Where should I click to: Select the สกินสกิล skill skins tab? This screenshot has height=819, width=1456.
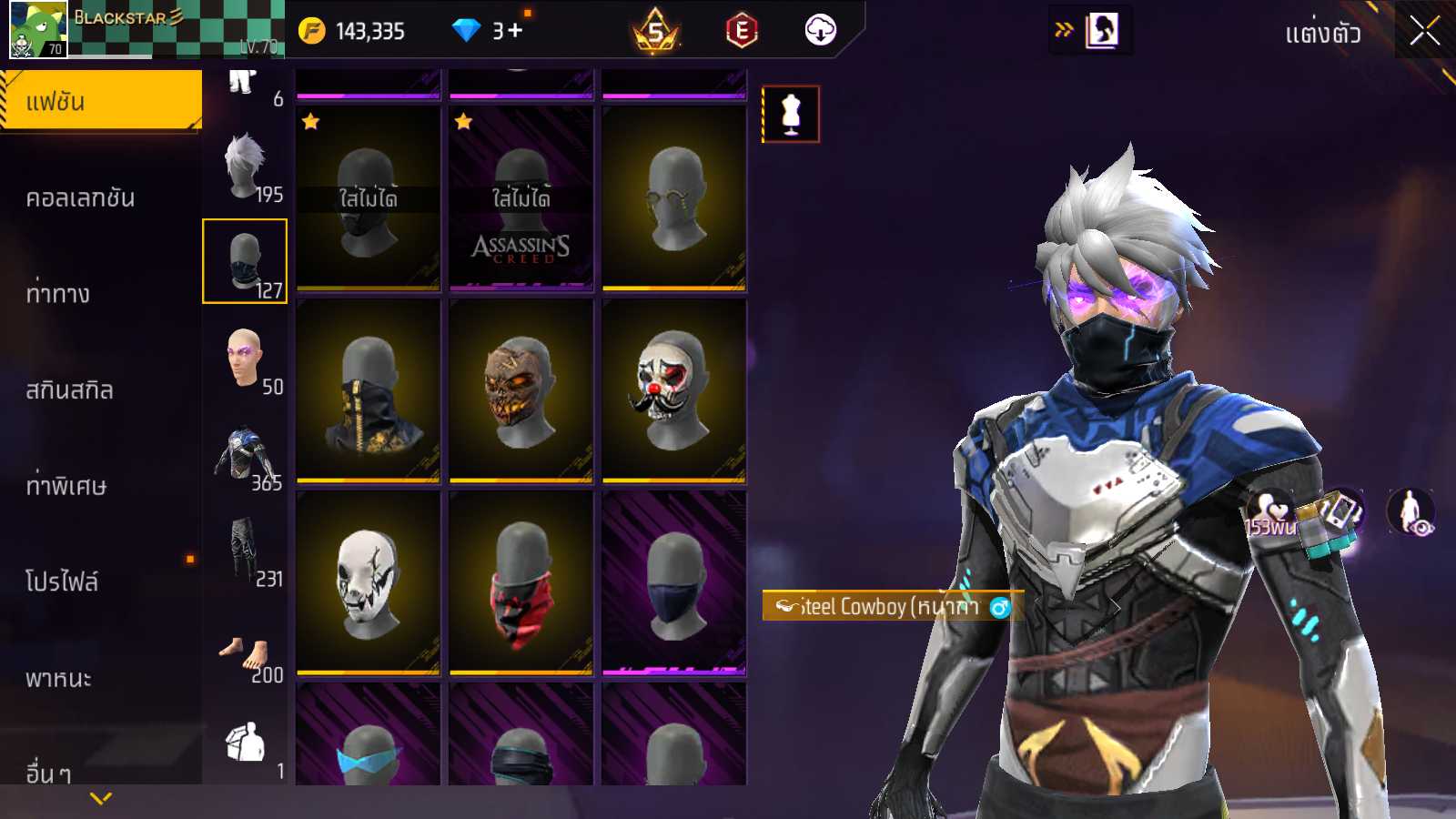pyautogui.click(x=70, y=390)
